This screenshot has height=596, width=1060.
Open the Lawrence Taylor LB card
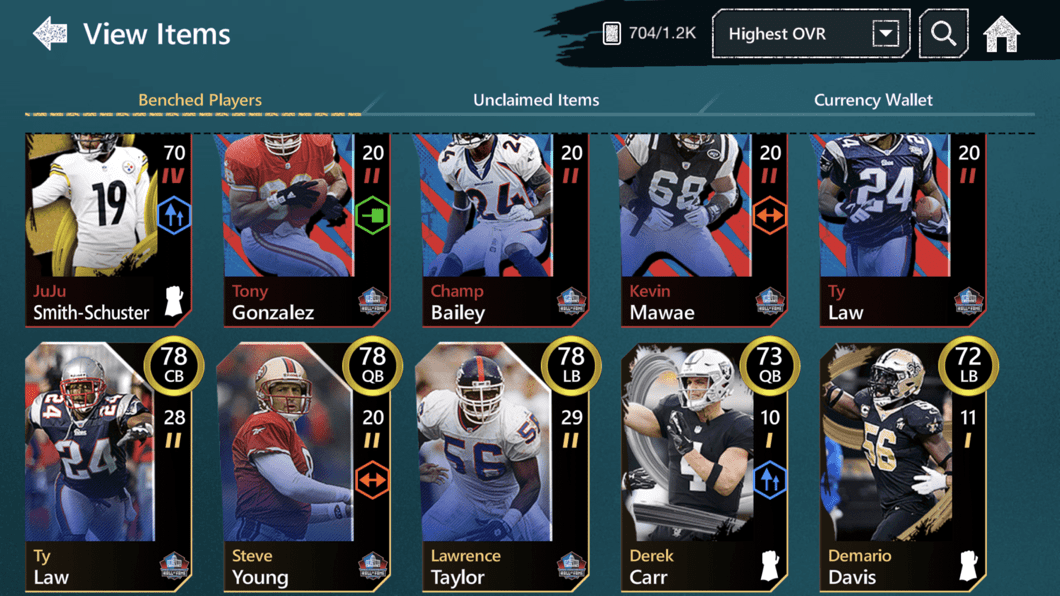(x=503, y=468)
